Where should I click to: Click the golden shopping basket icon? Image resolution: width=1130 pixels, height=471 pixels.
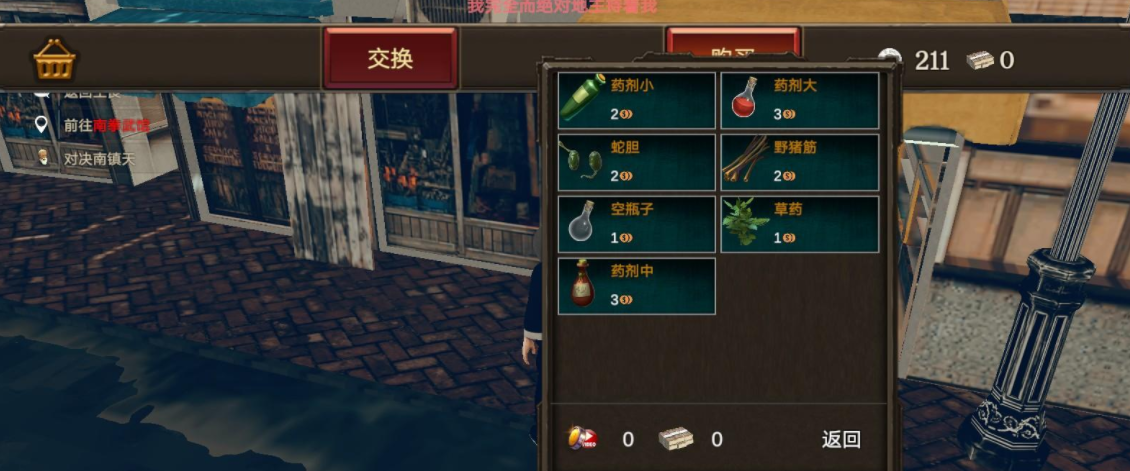(x=54, y=60)
